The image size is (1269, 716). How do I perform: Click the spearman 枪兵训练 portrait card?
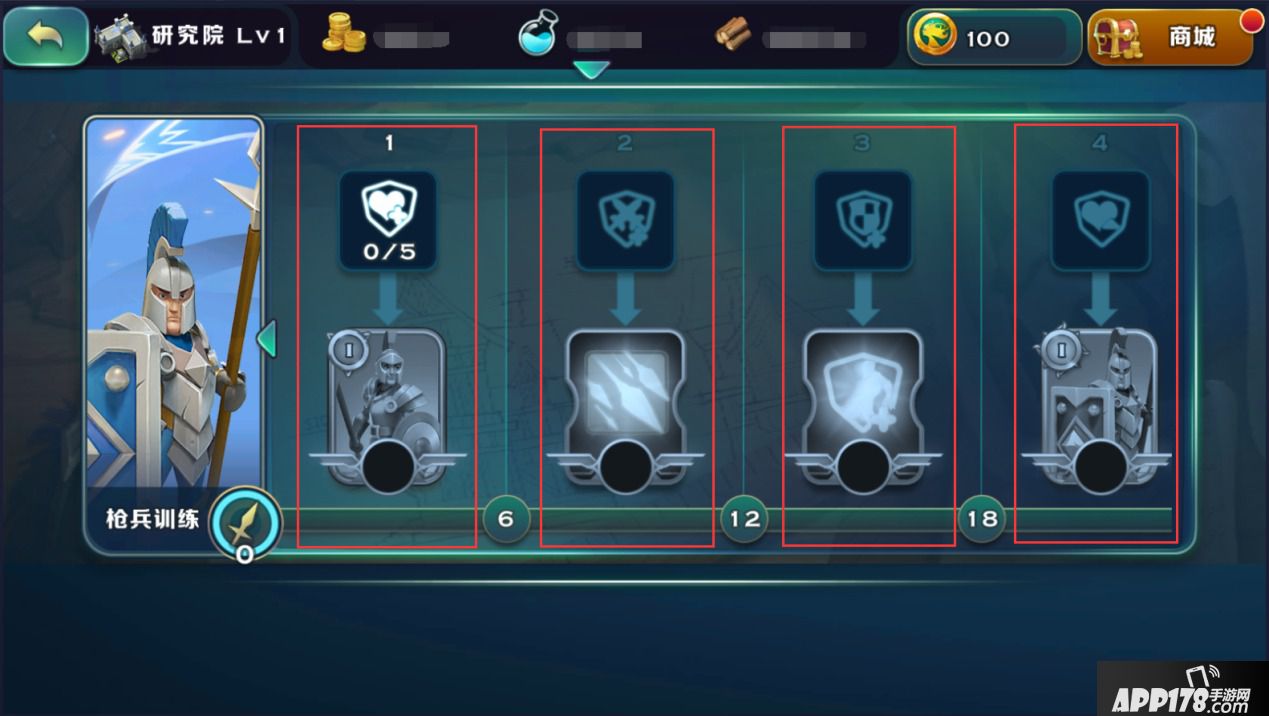(x=173, y=310)
